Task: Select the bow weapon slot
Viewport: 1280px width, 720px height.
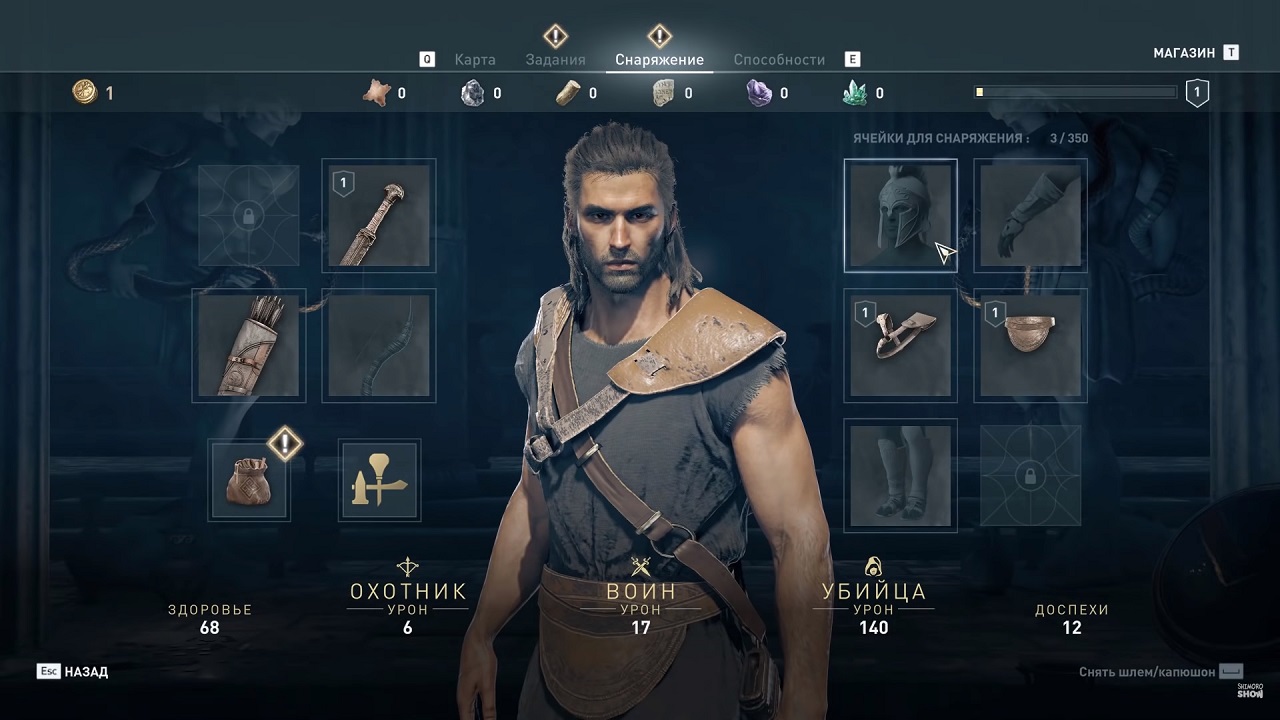Action: pyautogui.click(x=379, y=345)
